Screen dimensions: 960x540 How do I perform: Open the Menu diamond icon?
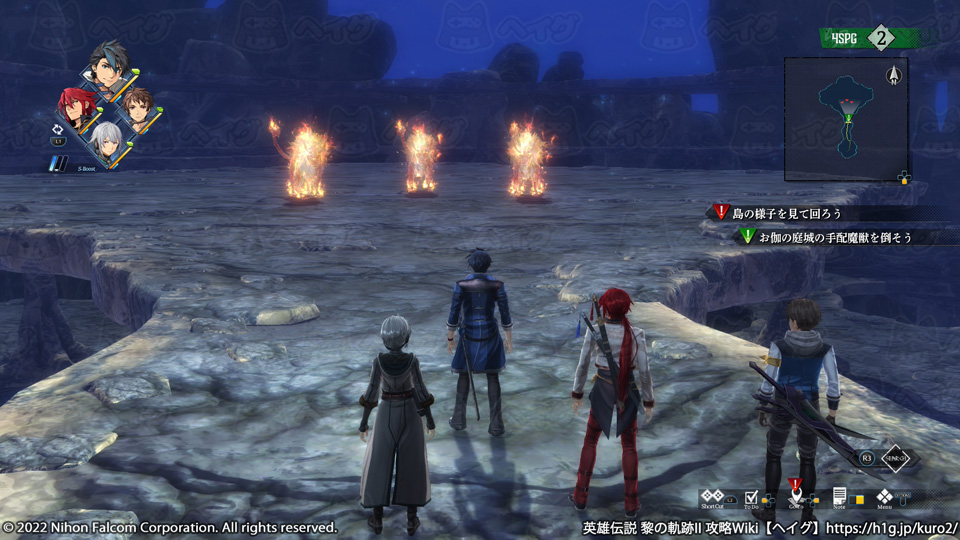[884, 495]
